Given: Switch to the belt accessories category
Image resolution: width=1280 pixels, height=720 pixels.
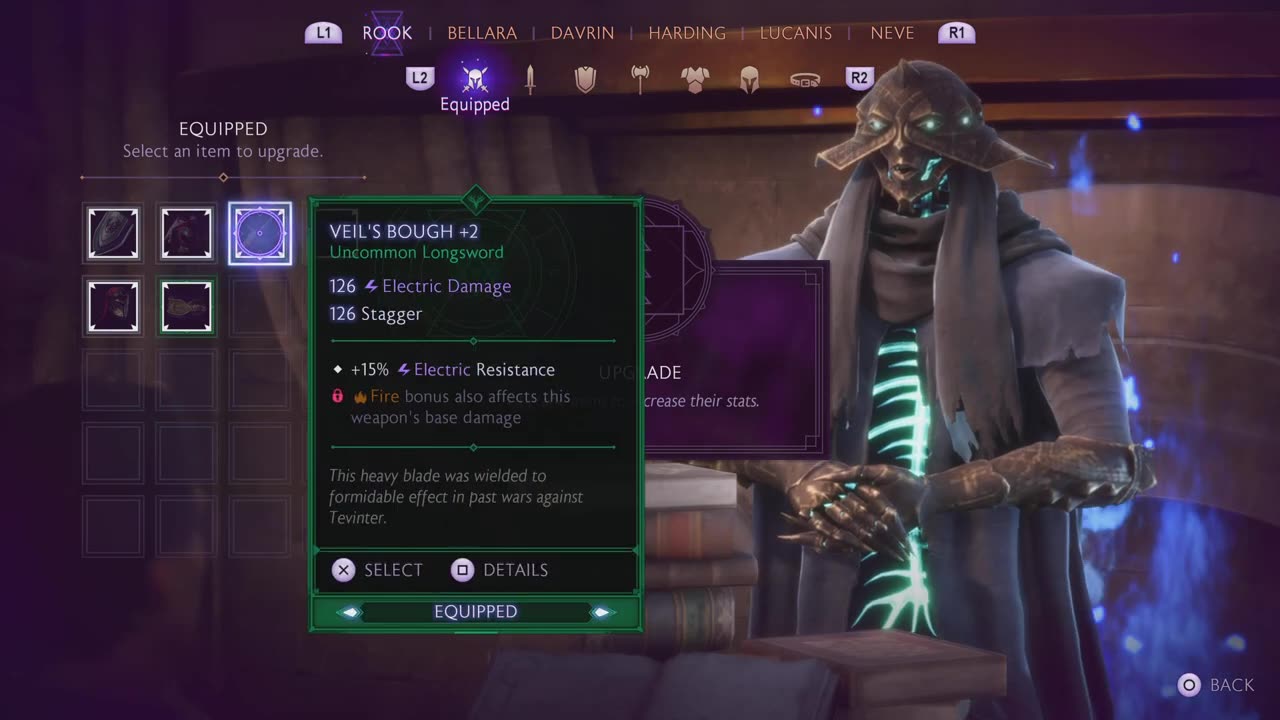Looking at the screenshot, I should (805, 79).
